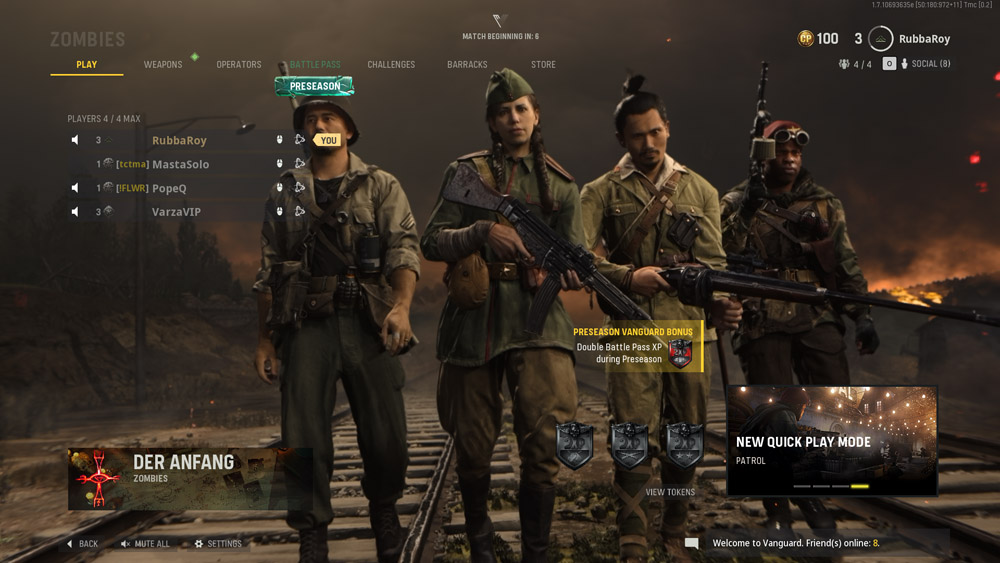Go back with the Back button
This screenshot has width=1000, height=563.
pyautogui.click(x=82, y=544)
